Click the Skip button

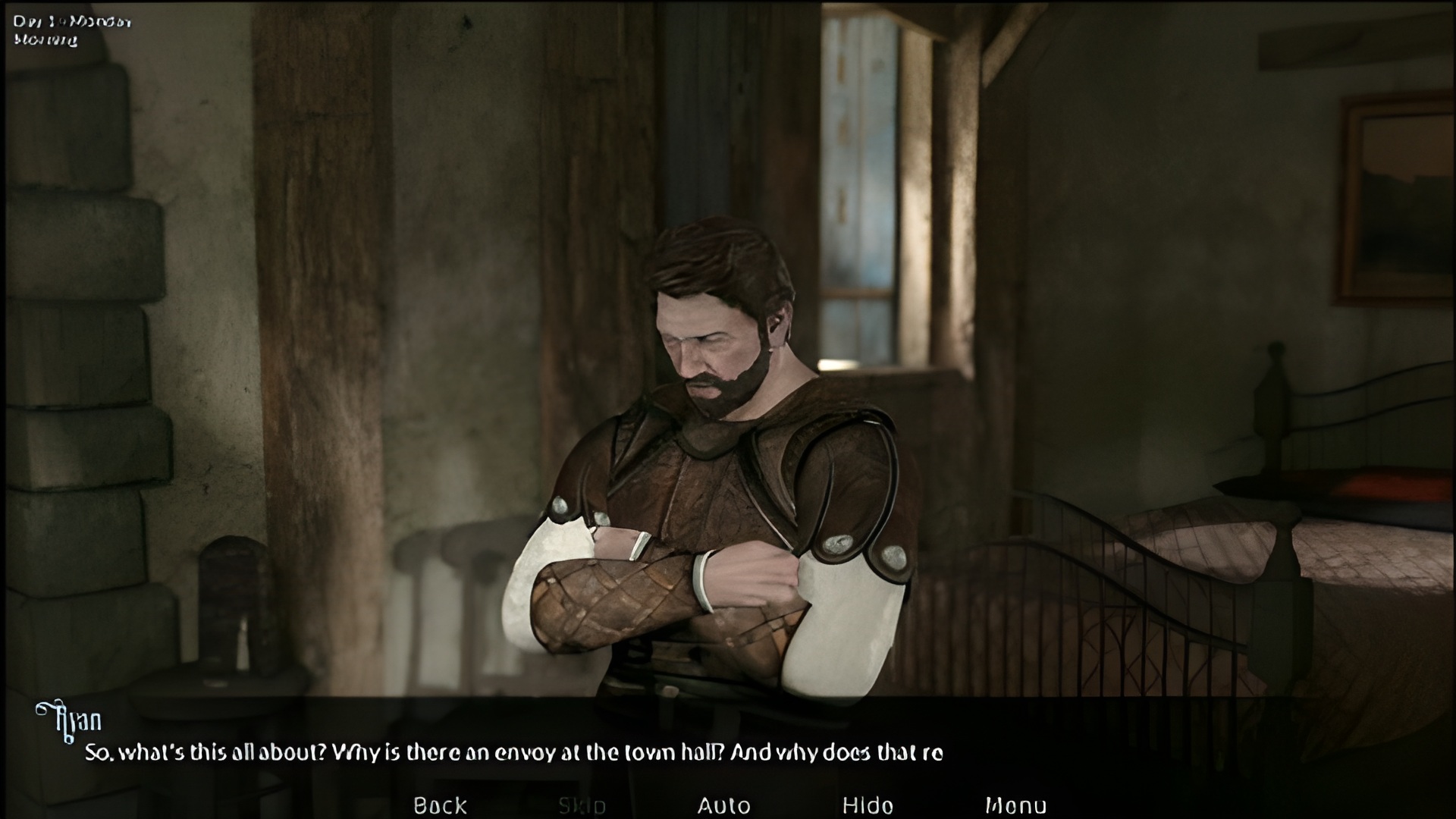tap(582, 805)
